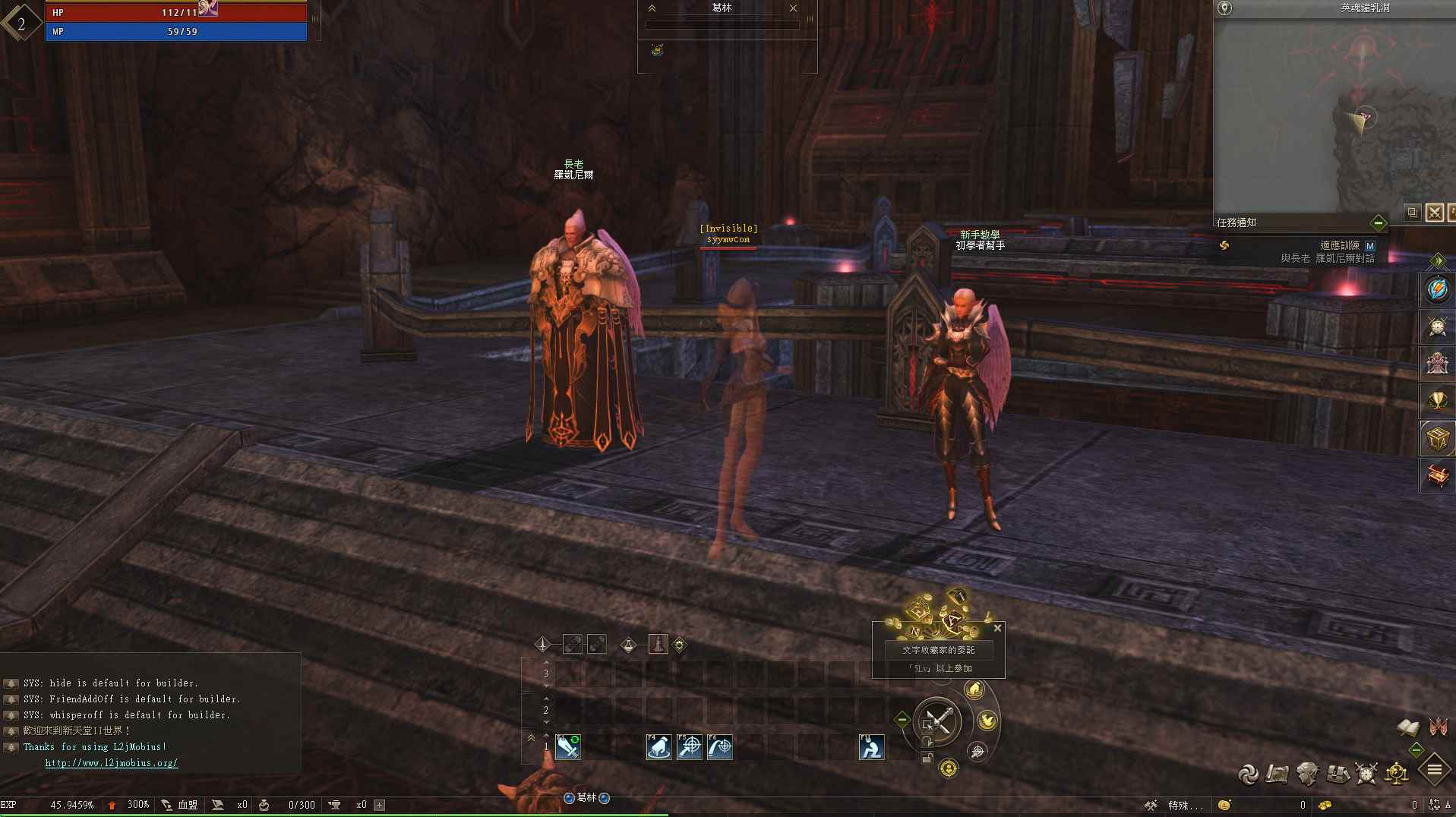Open the world map scroll icon
The height and width of the screenshot is (817, 1456).
[1277, 773]
